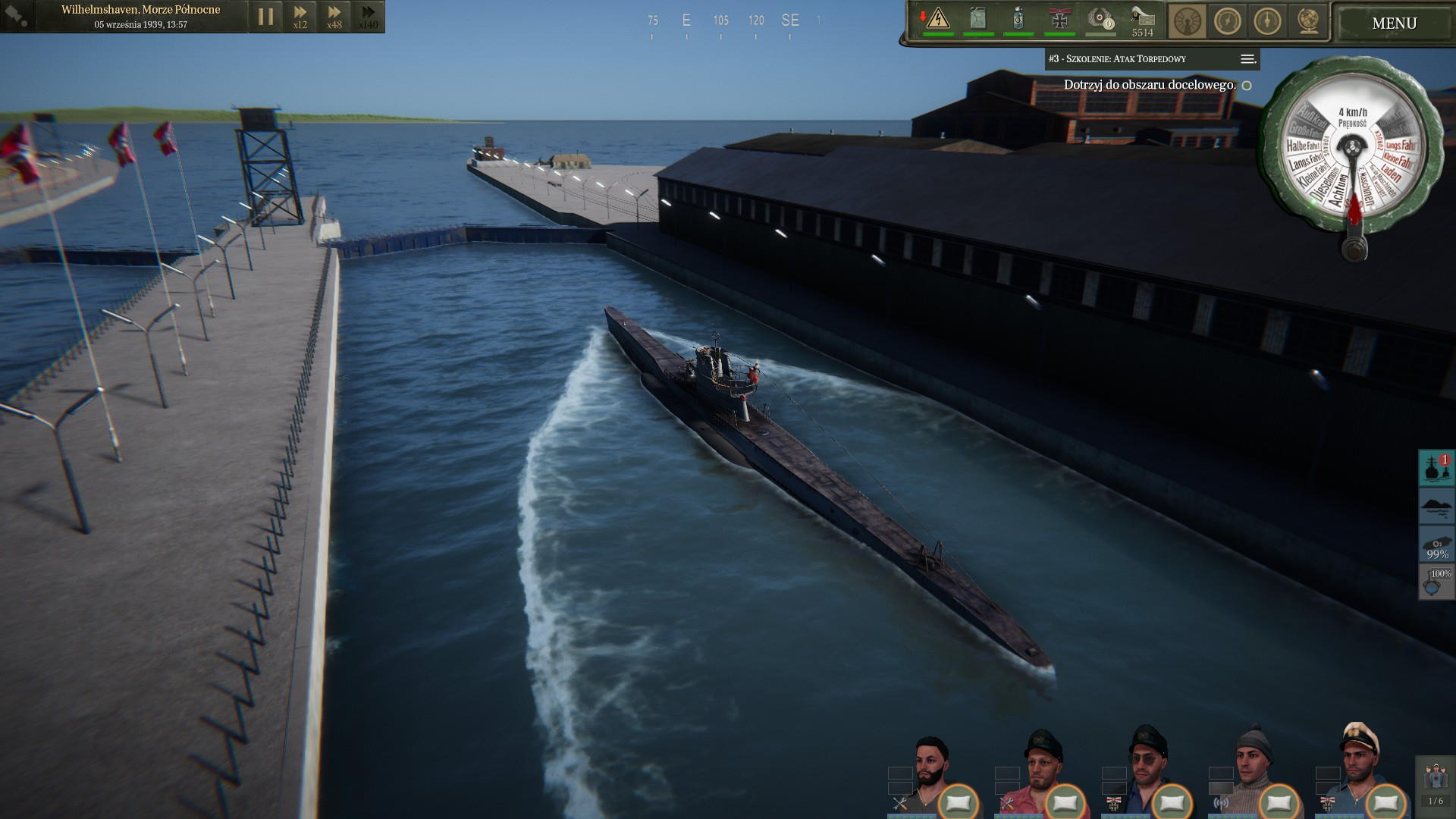Open the officer cap budget icon

tap(1142, 18)
